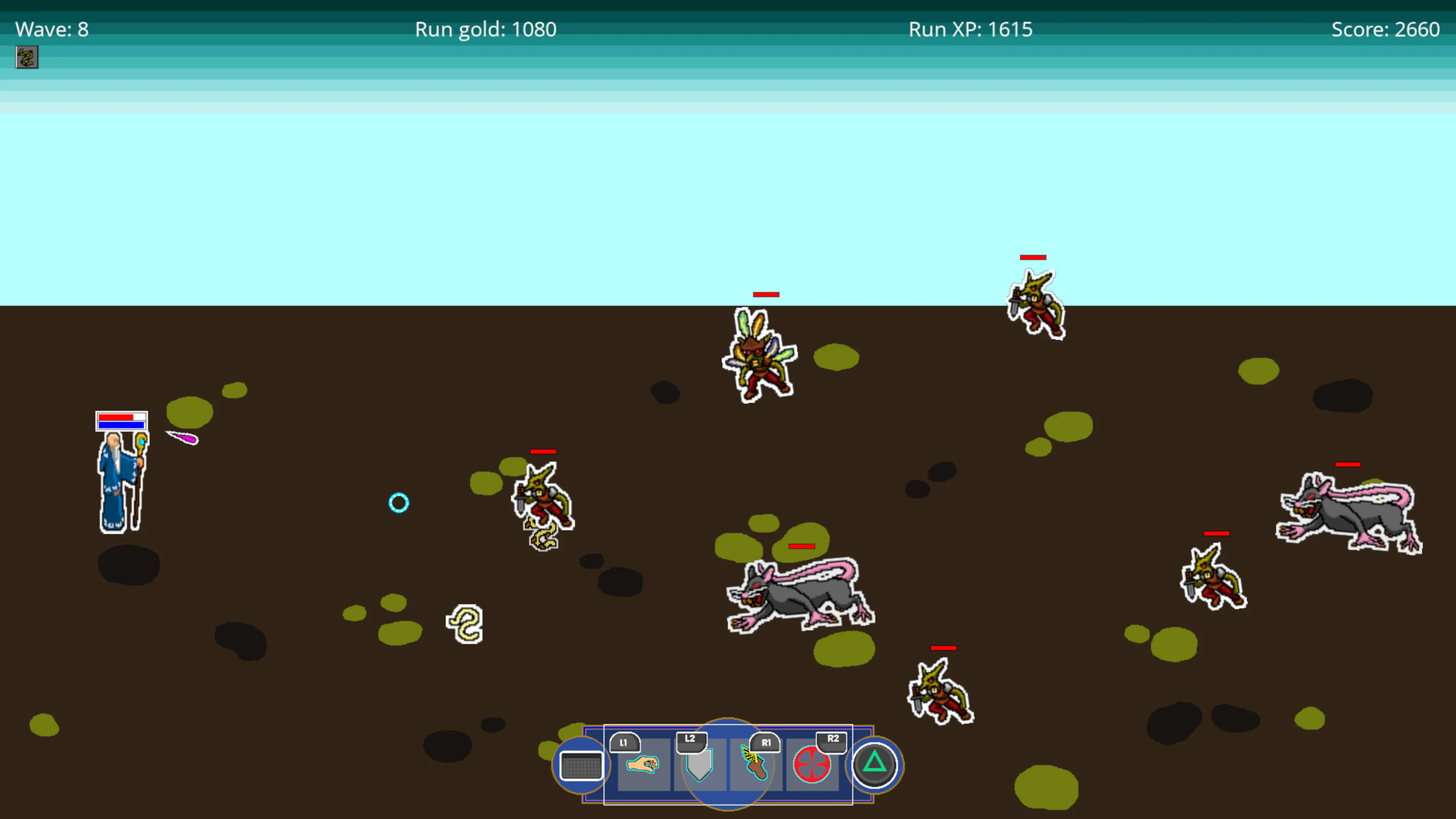Image resolution: width=1456 pixels, height=819 pixels.
Task: Click the worm buff icon below the Wave counter
Action: click(26, 57)
